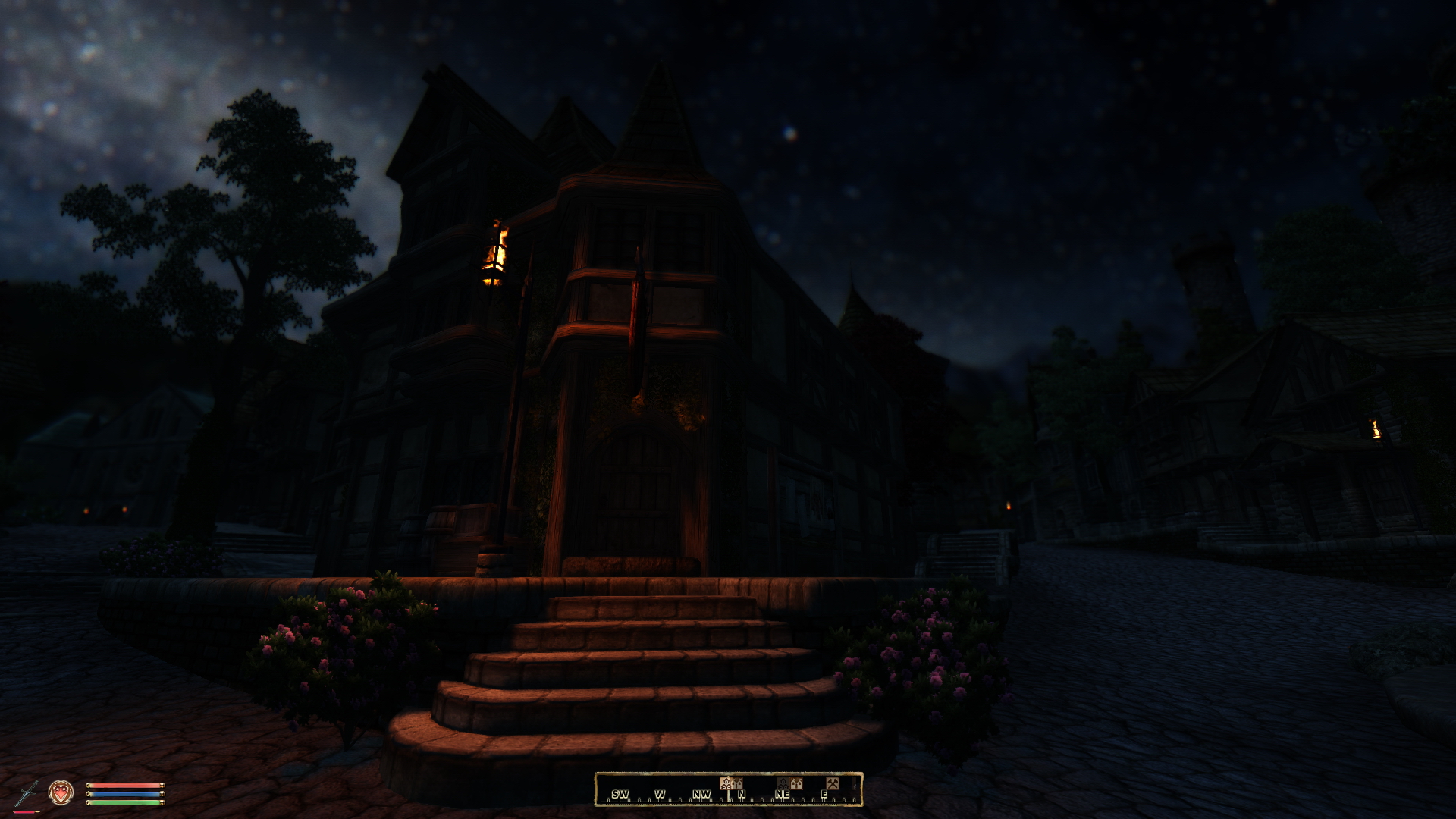Select the equipped sword weapon icon
The width and height of the screenshot is (1456, 819).
pos(26,793)
